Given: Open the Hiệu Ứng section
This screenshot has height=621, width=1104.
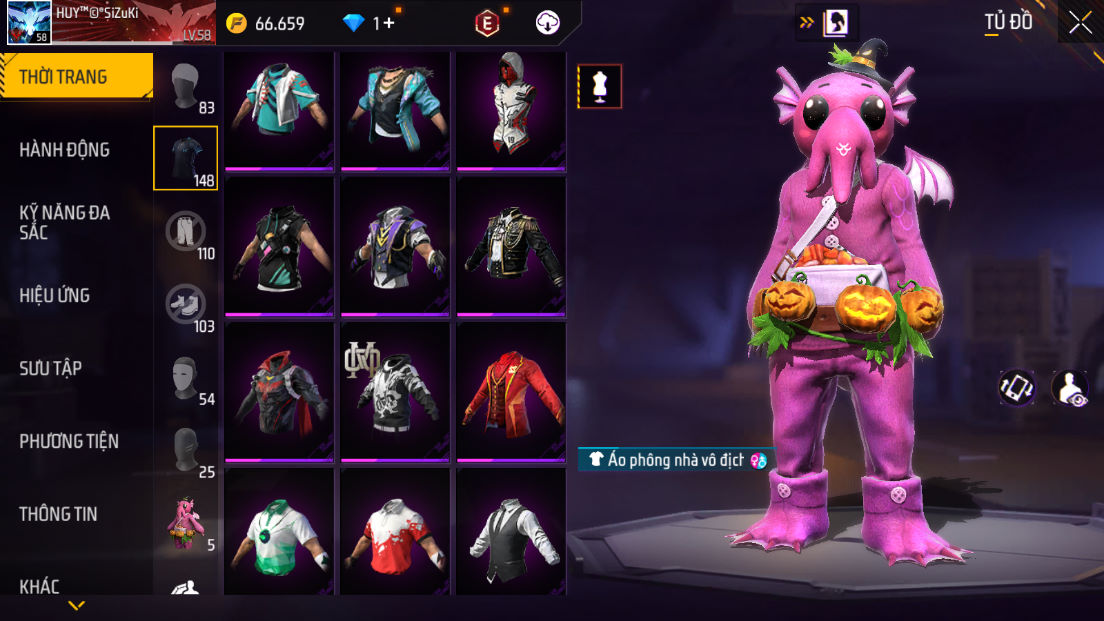Looking at the screenshot, I should pos(55,295).
